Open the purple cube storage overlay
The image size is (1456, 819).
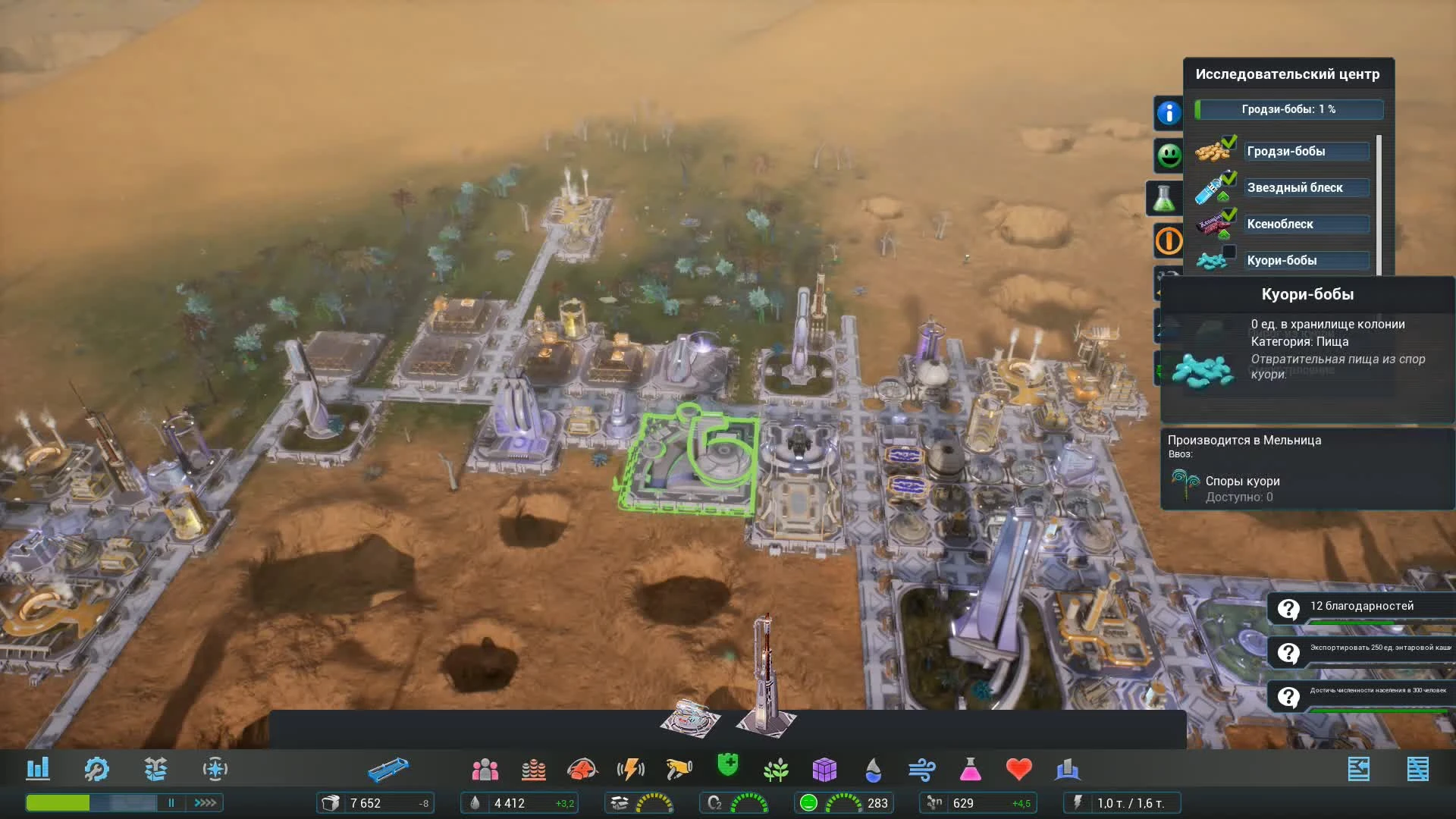coord(825,768)
